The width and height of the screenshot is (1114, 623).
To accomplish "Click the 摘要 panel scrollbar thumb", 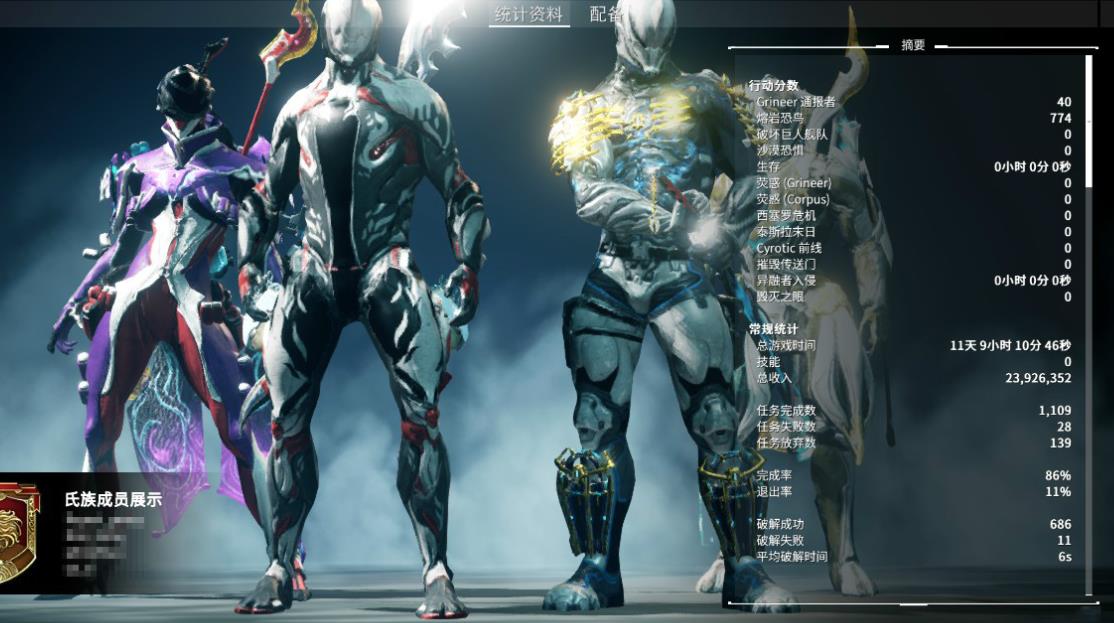I will (1090, 120).
